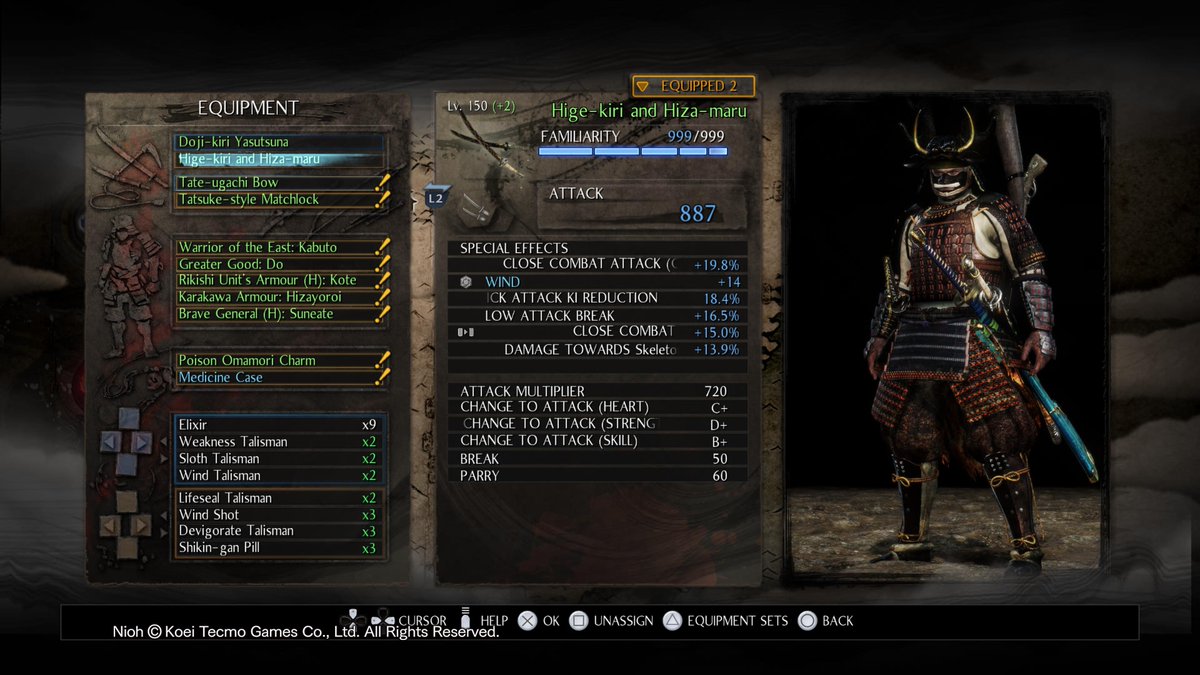Select the Medicine Case accessory slot
Screen dimensions: 1200x675
(x=279, y=377)
